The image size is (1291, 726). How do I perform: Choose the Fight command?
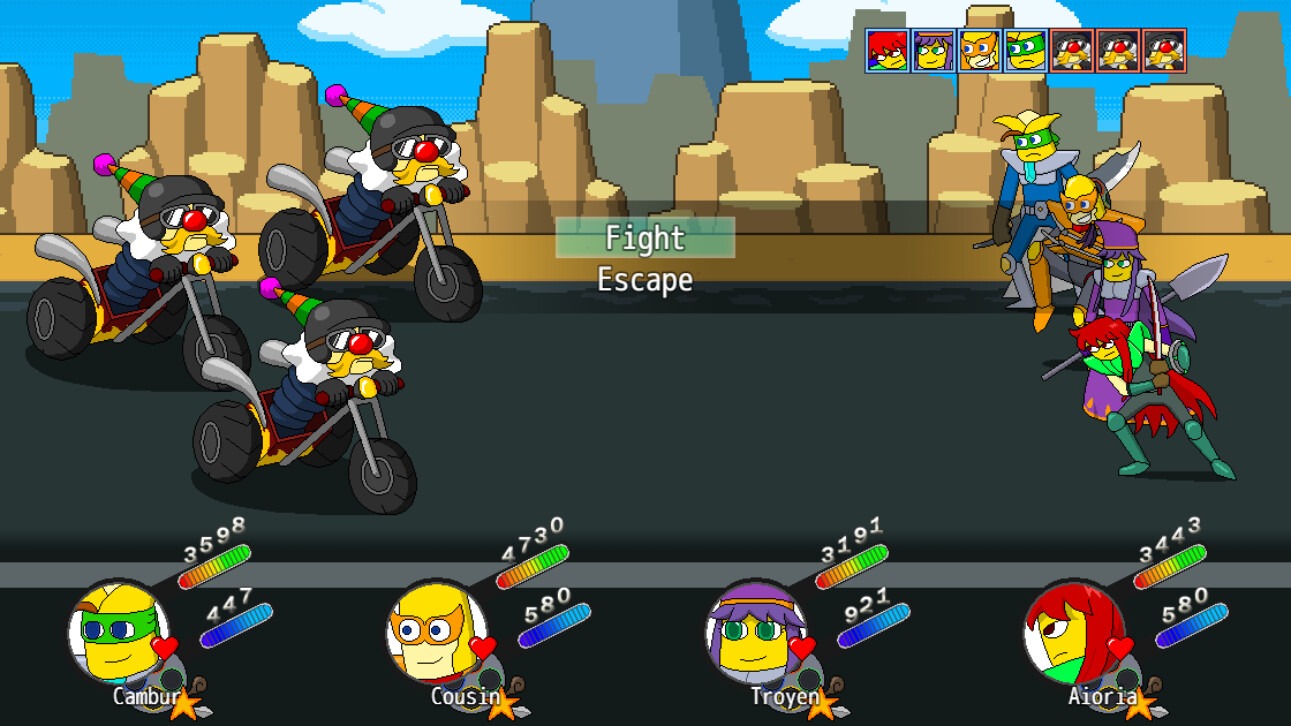pos(645,238)
